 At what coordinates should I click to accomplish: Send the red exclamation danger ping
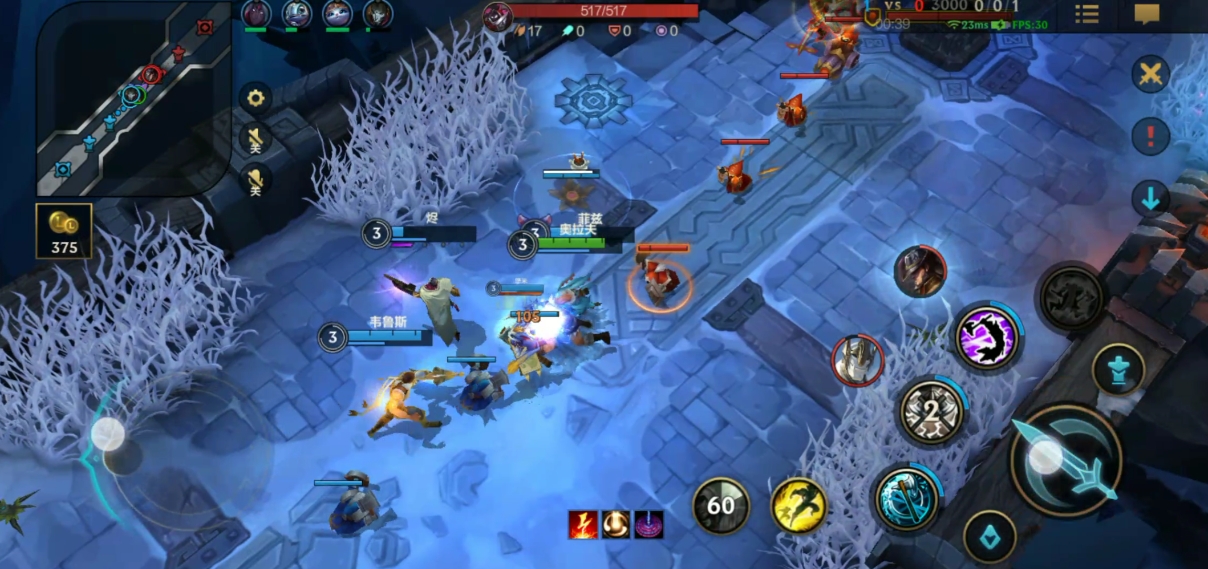point(1151,136)
